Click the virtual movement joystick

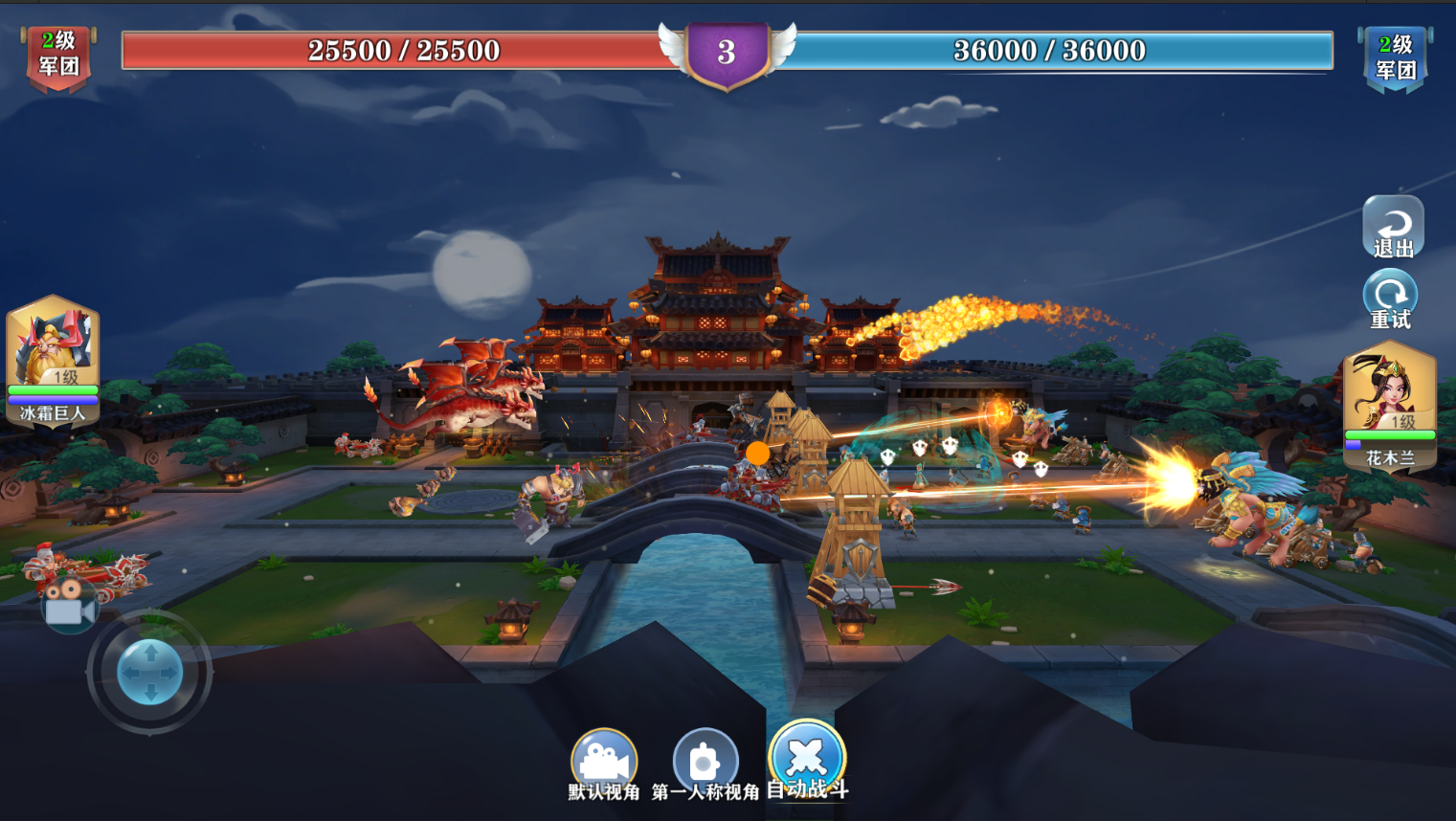click(x=149, y=673)
